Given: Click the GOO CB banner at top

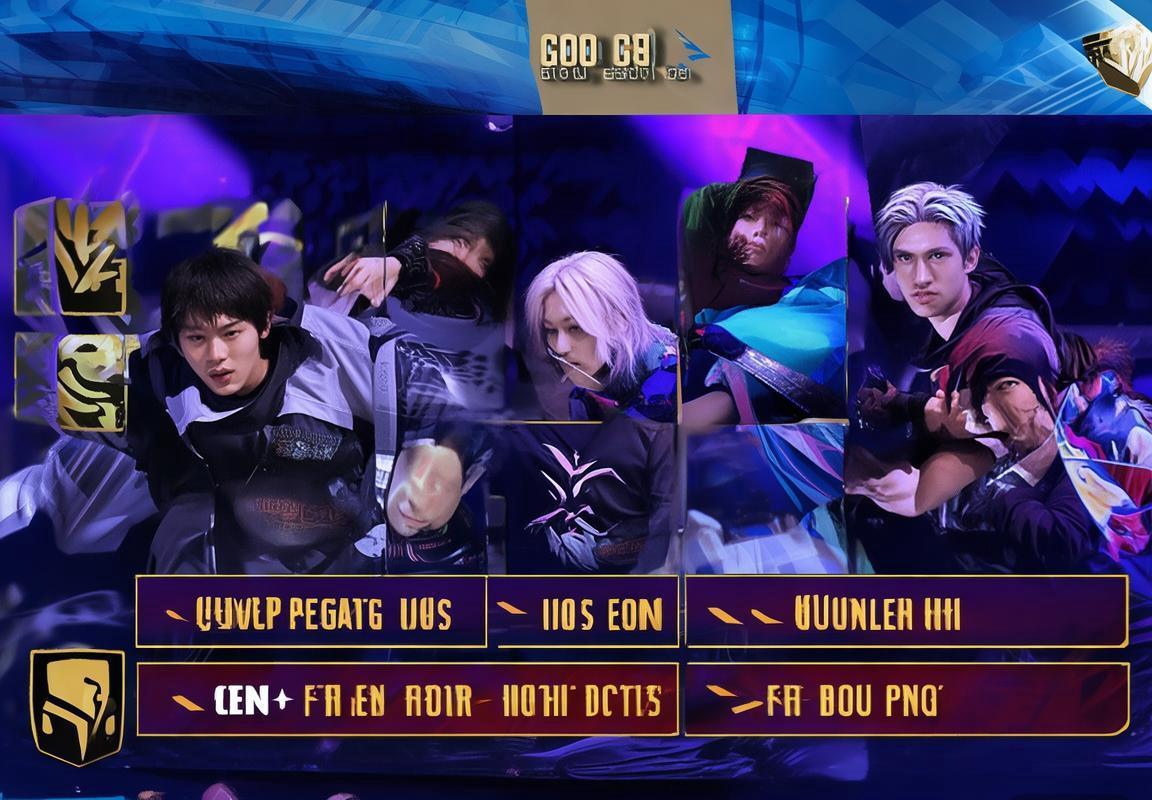Looking at the screenshot, I should pos(630,57).
